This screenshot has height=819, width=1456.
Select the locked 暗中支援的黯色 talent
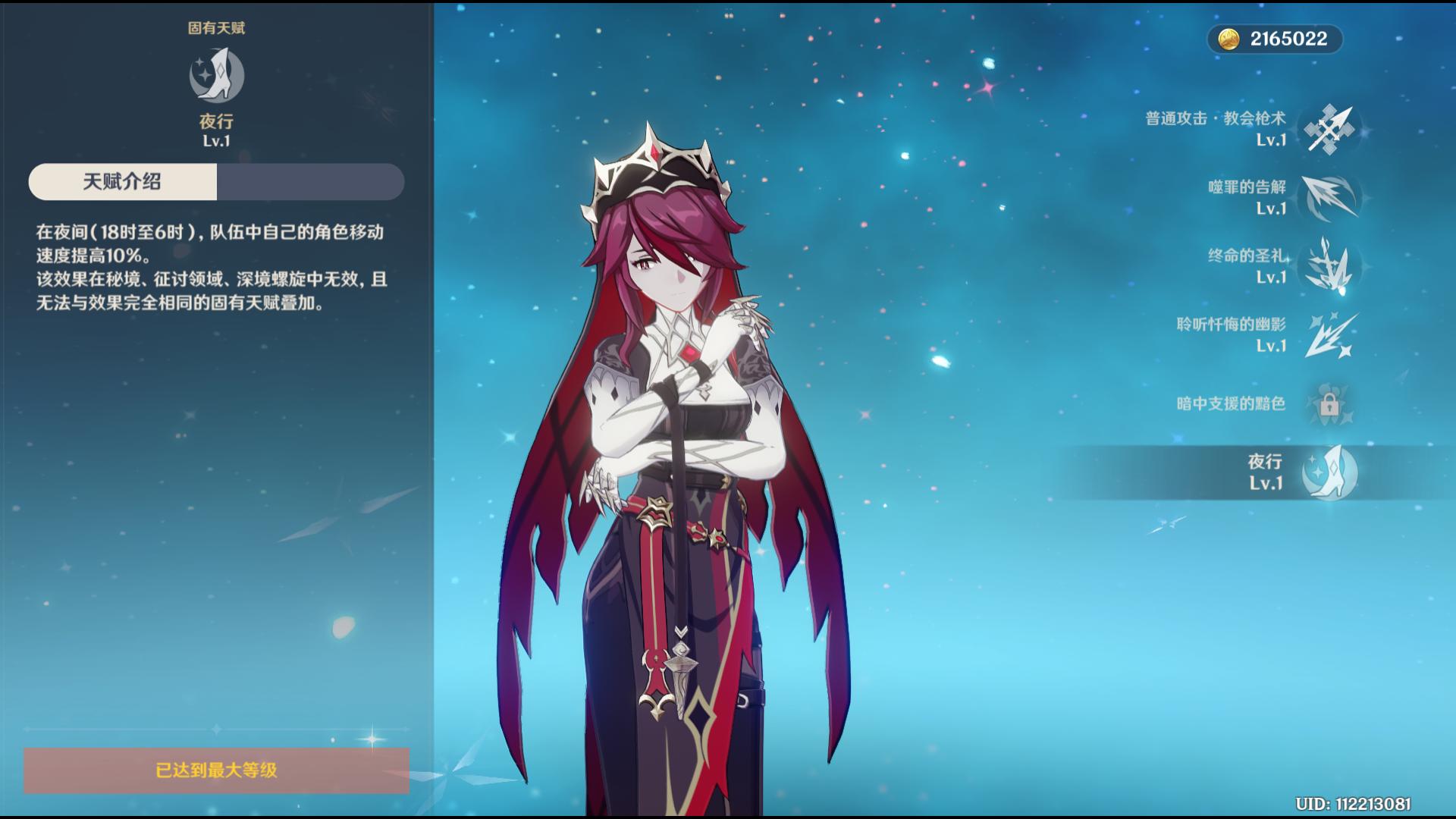(1329, 404)
